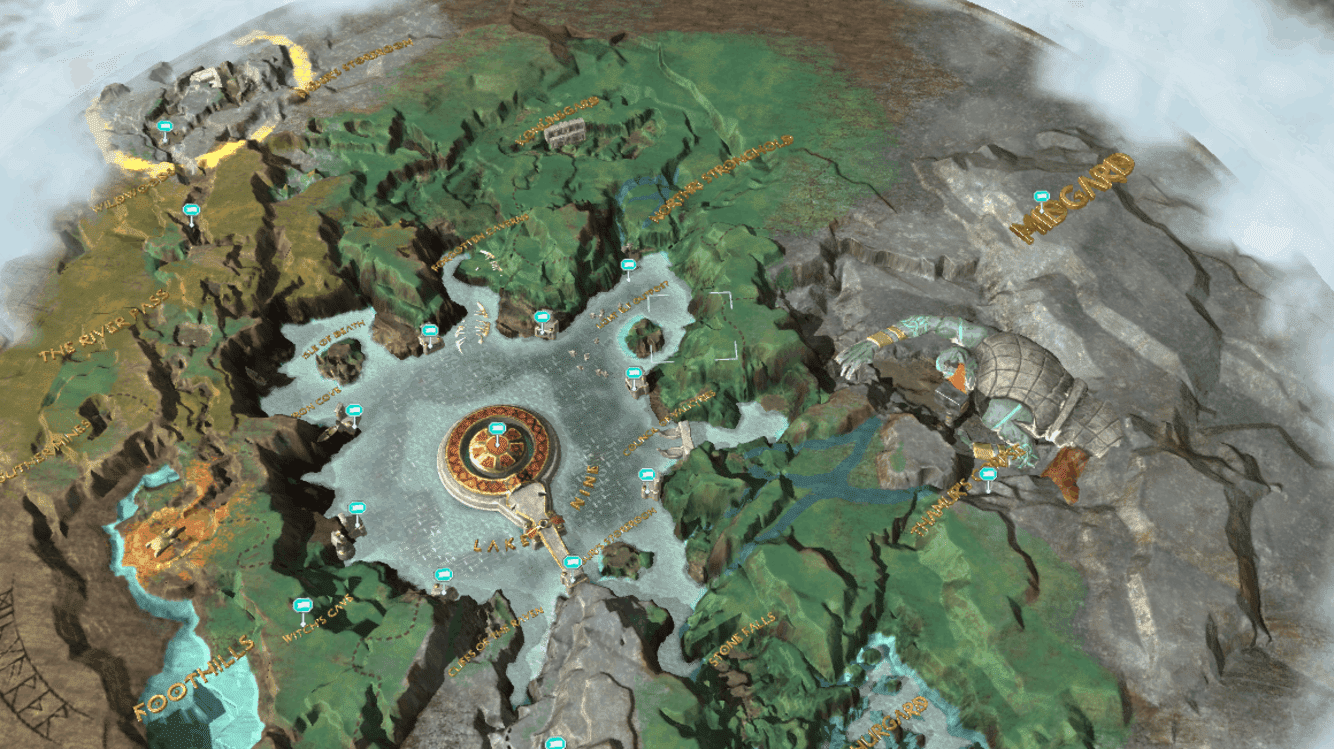Select the marker inside the golden ring
This screenshot has width=1334, height=750.
click(165, 127)
